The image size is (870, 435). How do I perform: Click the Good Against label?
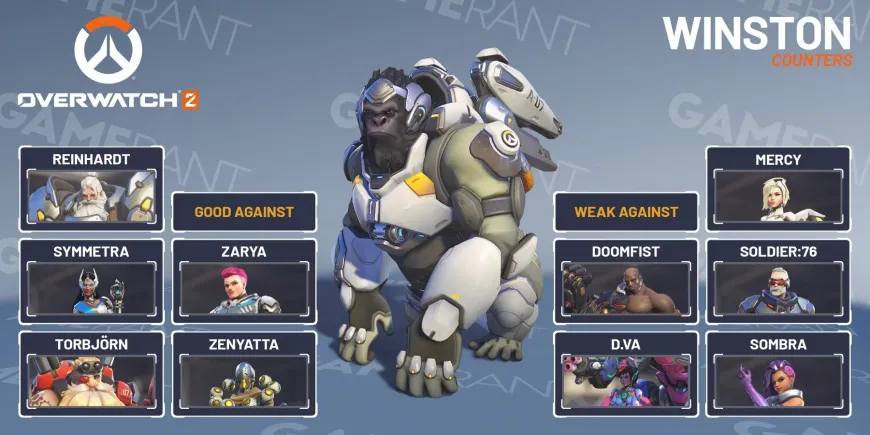(244, 212)
